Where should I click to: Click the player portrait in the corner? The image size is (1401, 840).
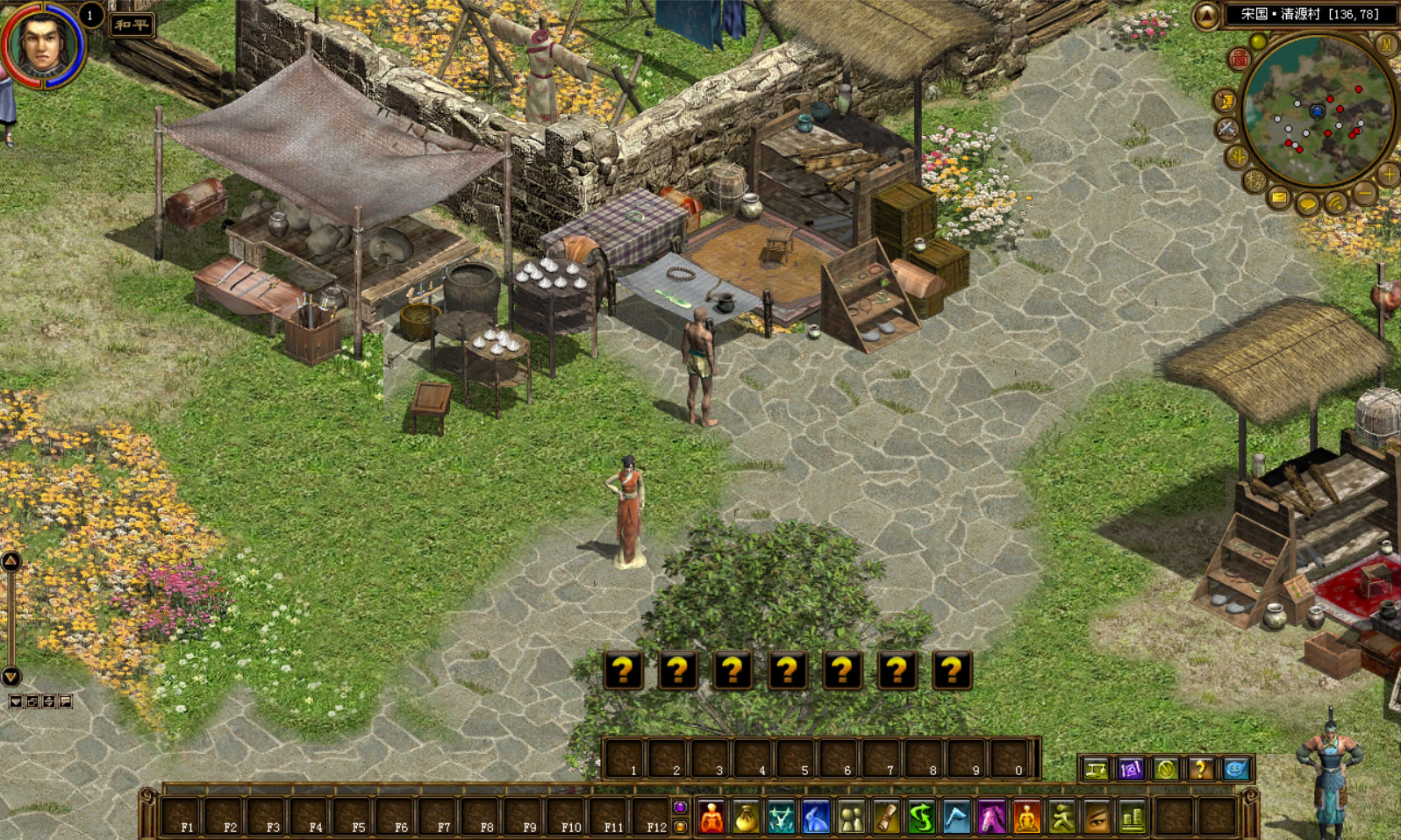click(x=41, y=44)
